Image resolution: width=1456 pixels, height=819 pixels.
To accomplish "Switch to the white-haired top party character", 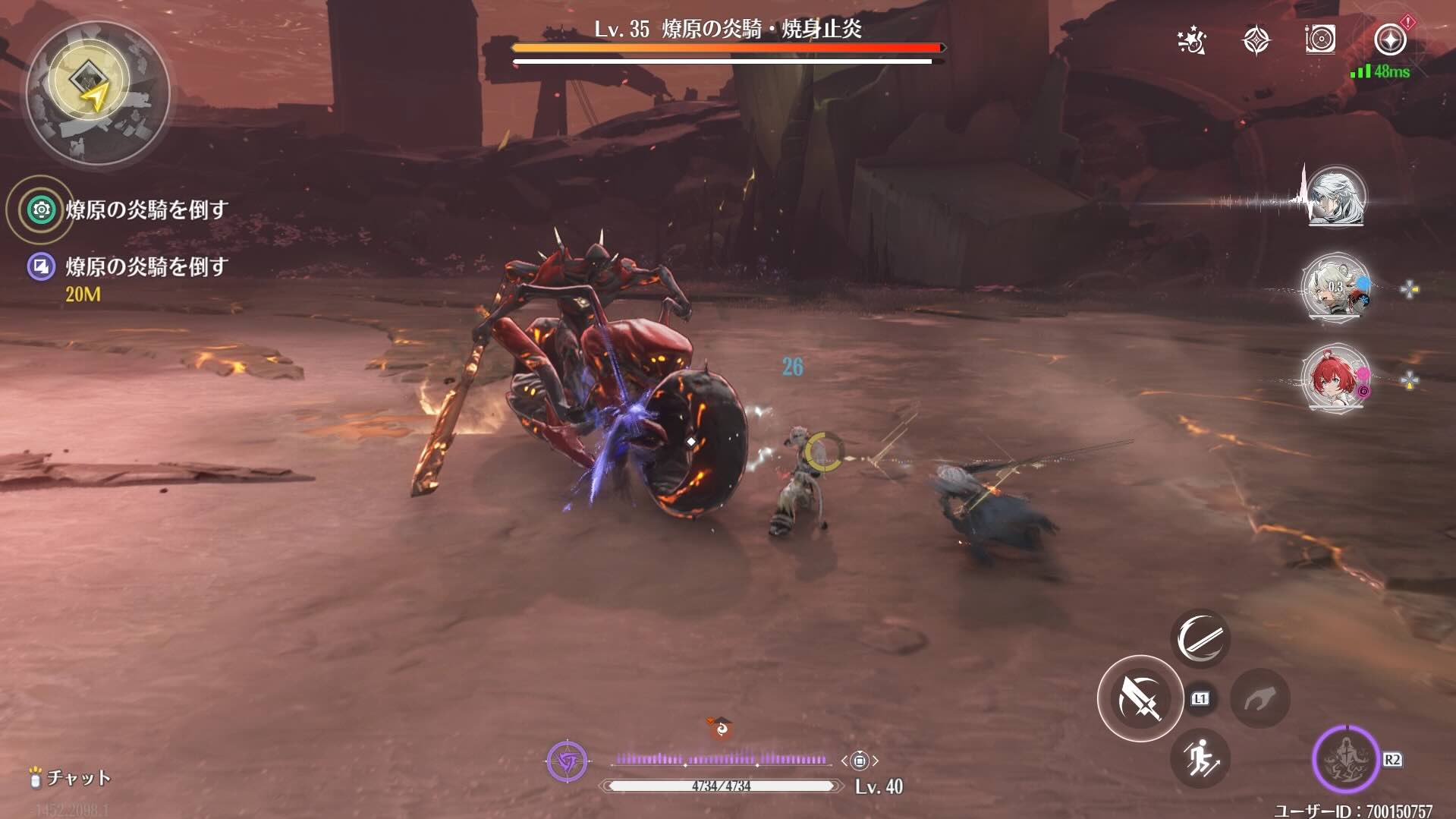I will (1335, 197).
